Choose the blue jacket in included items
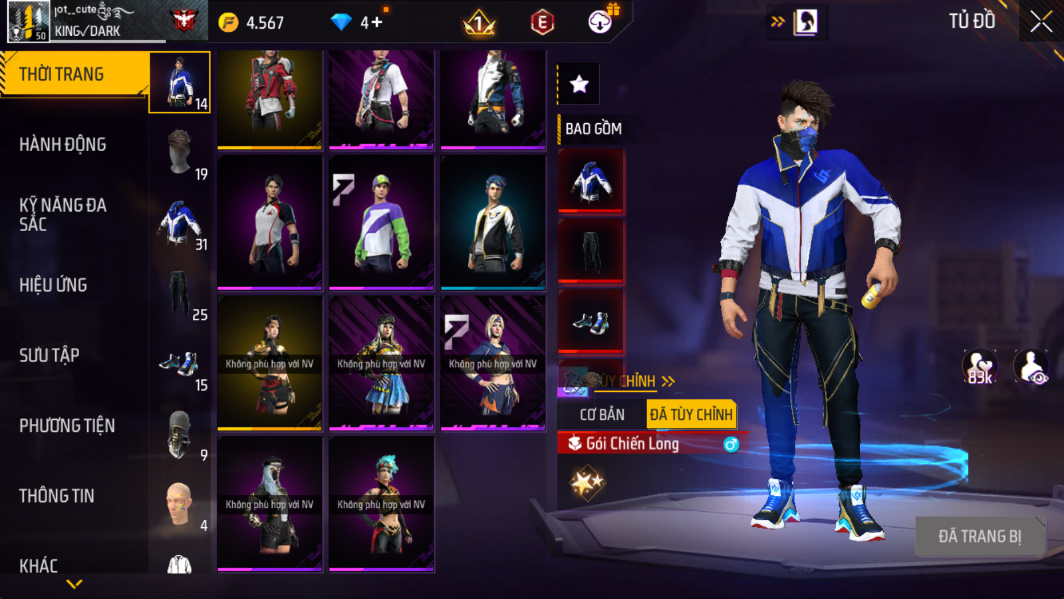The width and height of the screenshot is (1064, 599). coord(590,181)
